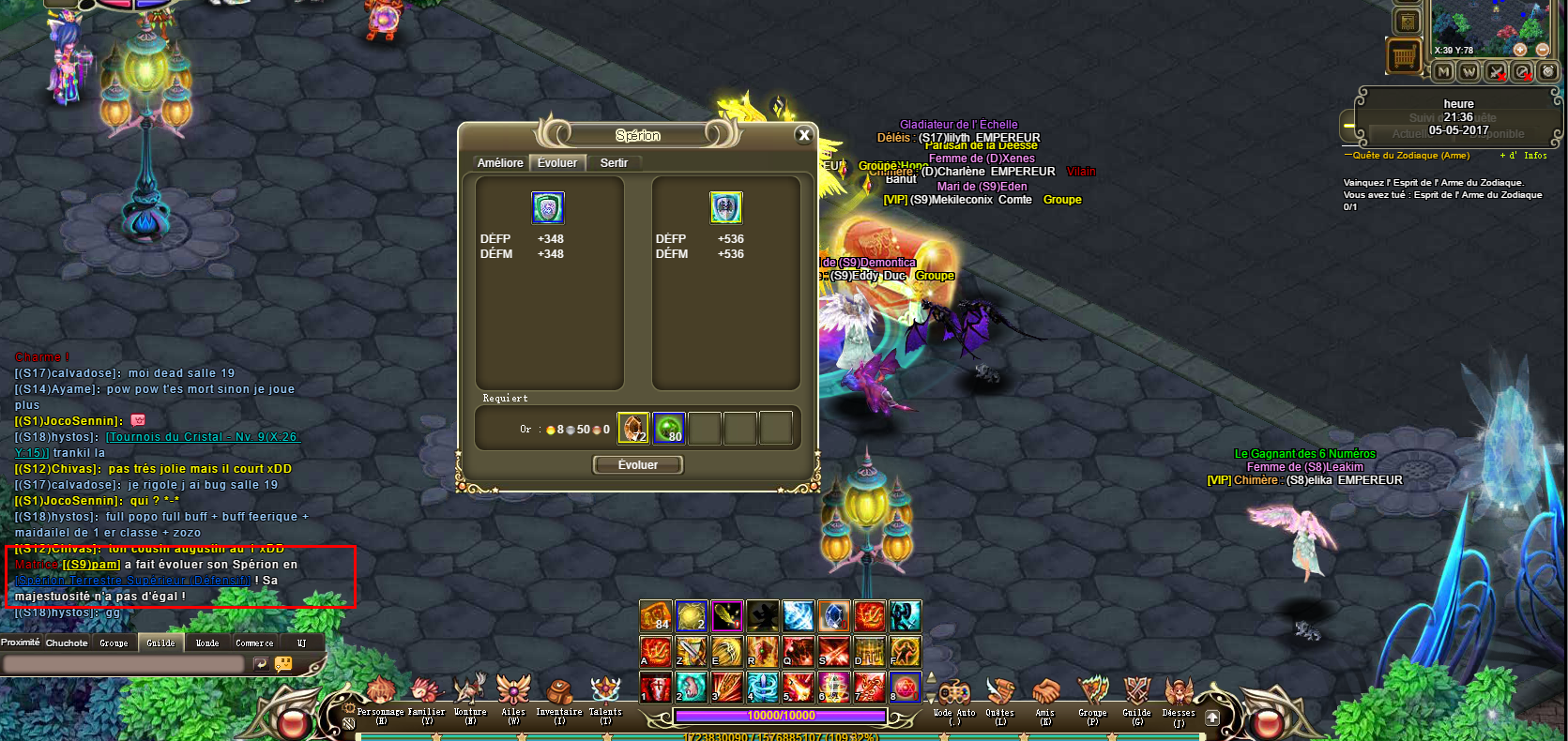
Task: Open the Personnage character sheet
Action: pyautogui.click(x=380, y=697)
